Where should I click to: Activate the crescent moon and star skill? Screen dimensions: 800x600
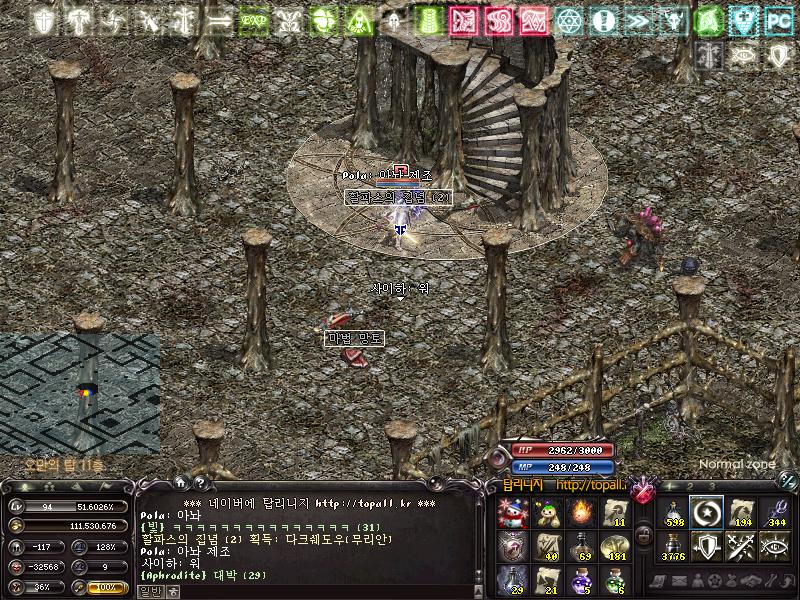point(707,512)
